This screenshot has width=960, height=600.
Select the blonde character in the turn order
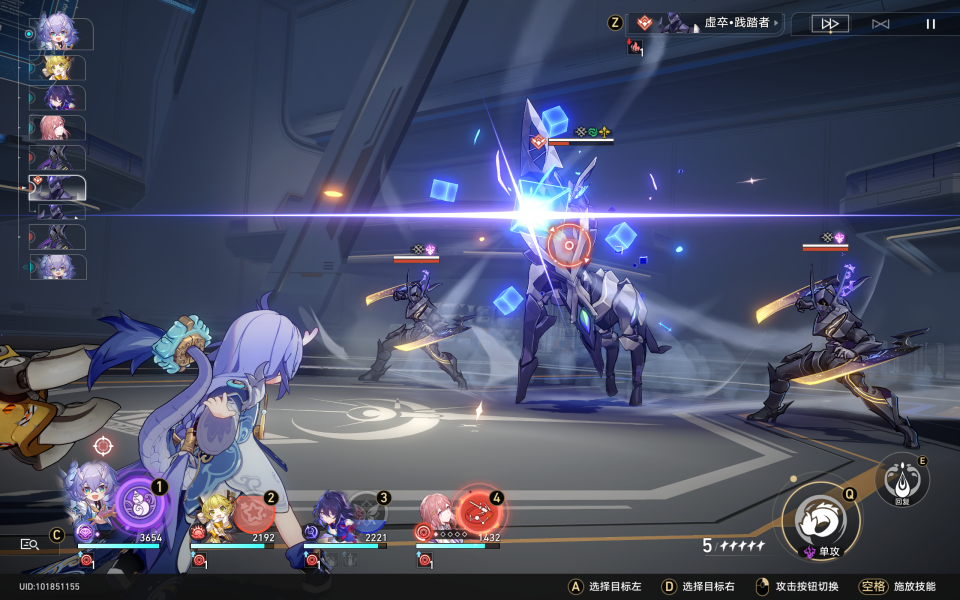(58, 68)
